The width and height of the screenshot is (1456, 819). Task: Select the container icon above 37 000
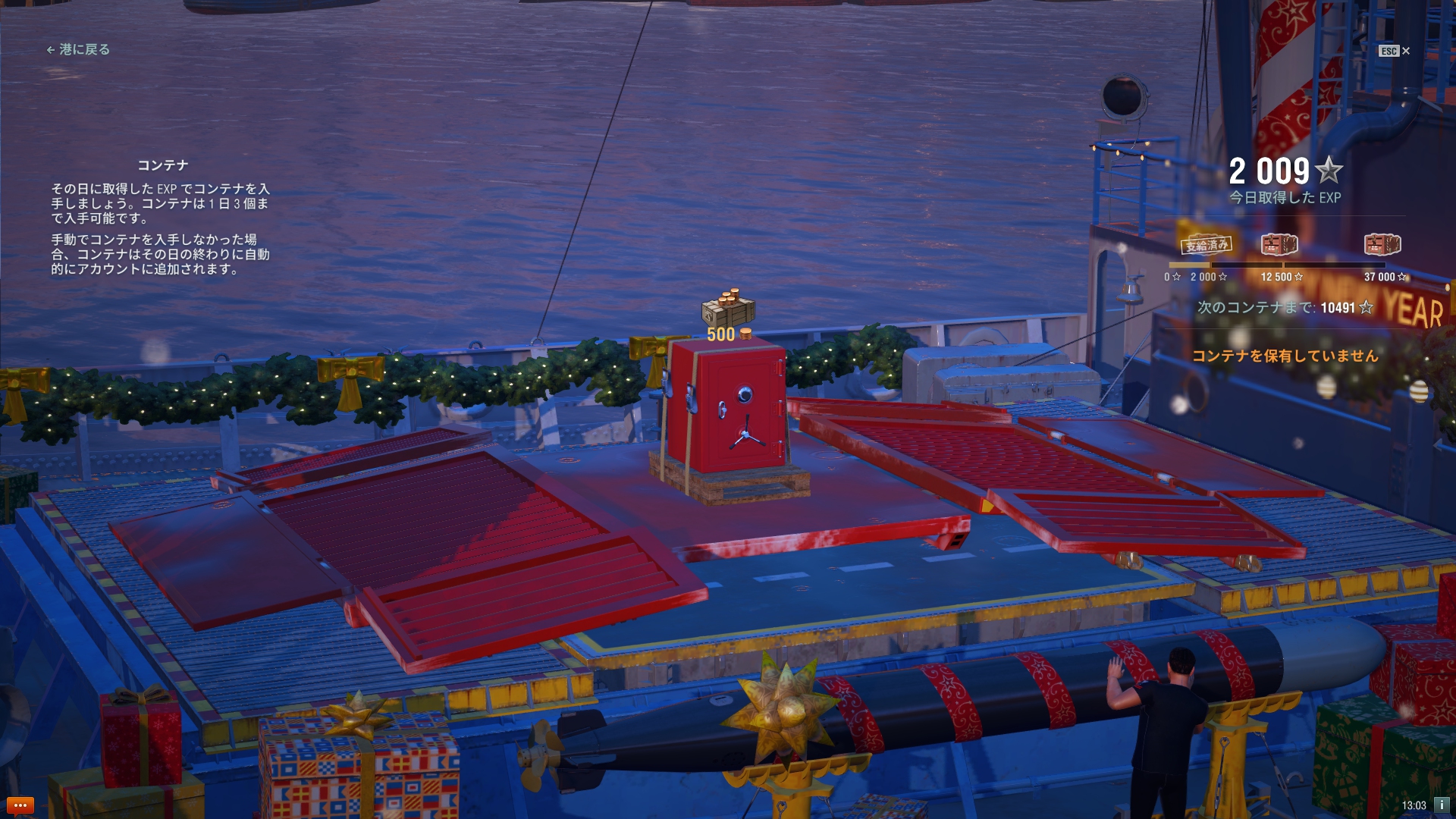(1382, 245)
